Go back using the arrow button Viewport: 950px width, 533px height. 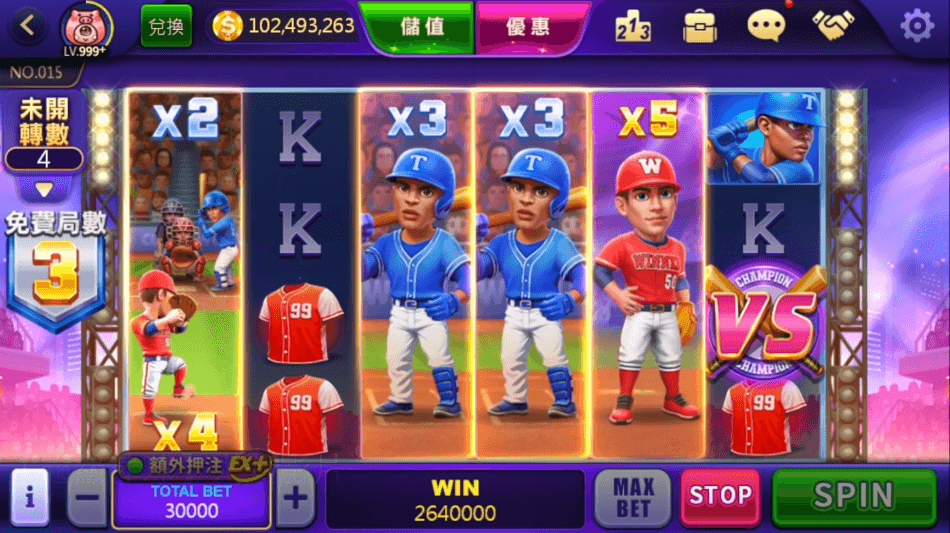[x=27, y=26]
